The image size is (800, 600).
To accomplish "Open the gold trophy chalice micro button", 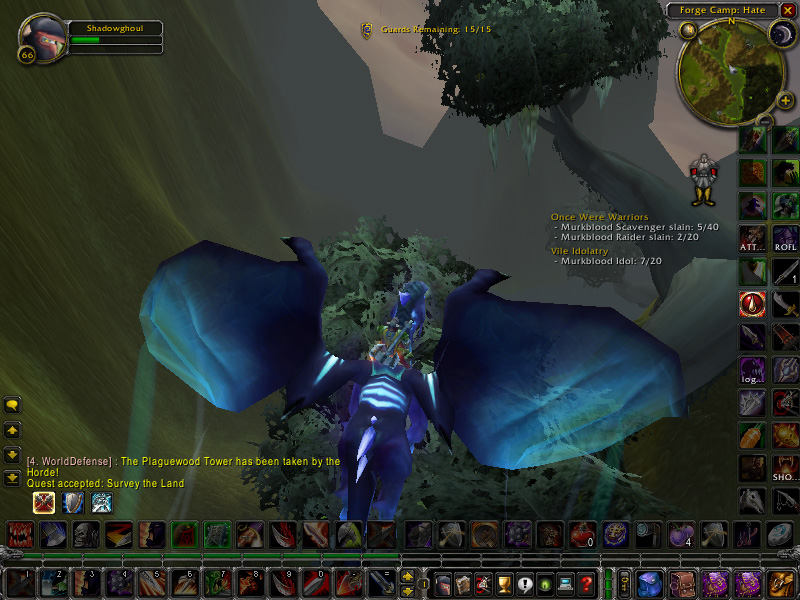I will pos(505,582).
